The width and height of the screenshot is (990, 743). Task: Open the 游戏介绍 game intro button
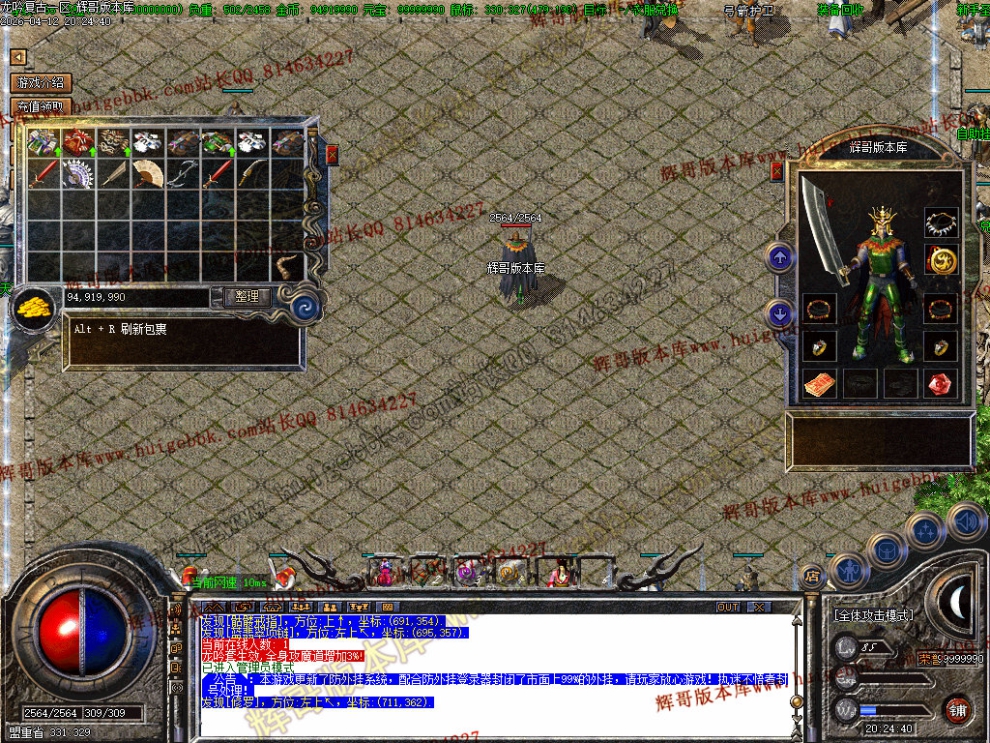pos(39,83)
